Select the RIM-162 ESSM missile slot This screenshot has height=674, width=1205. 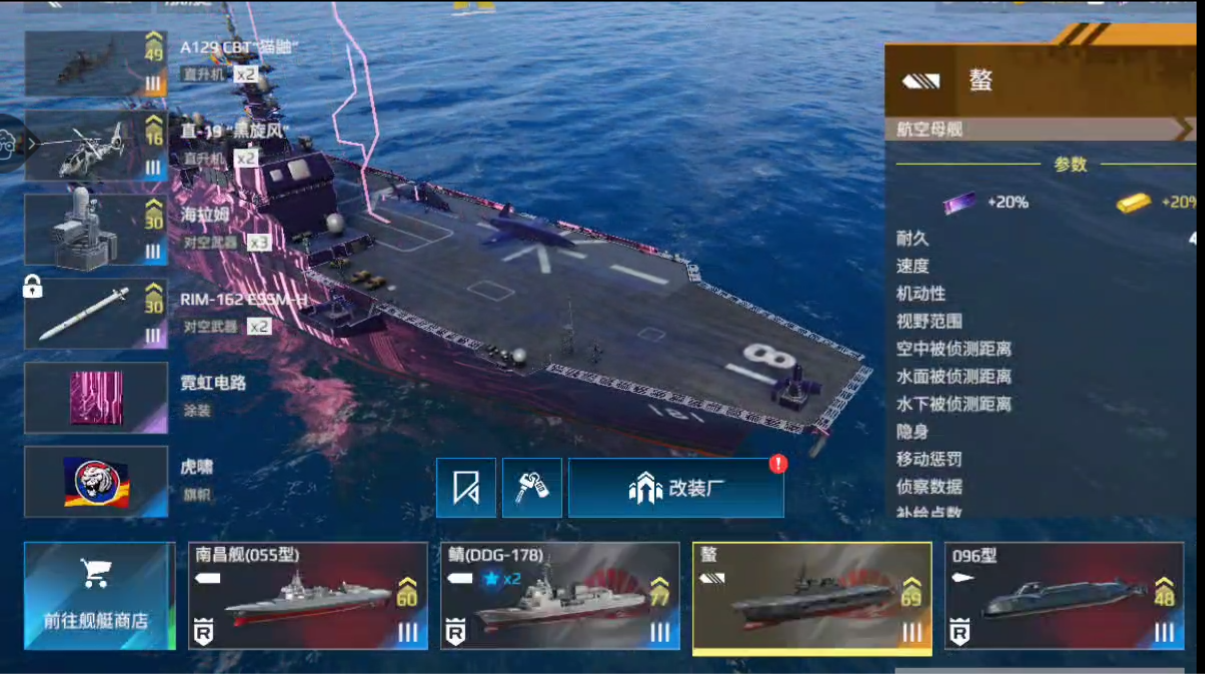pos(96,314)
